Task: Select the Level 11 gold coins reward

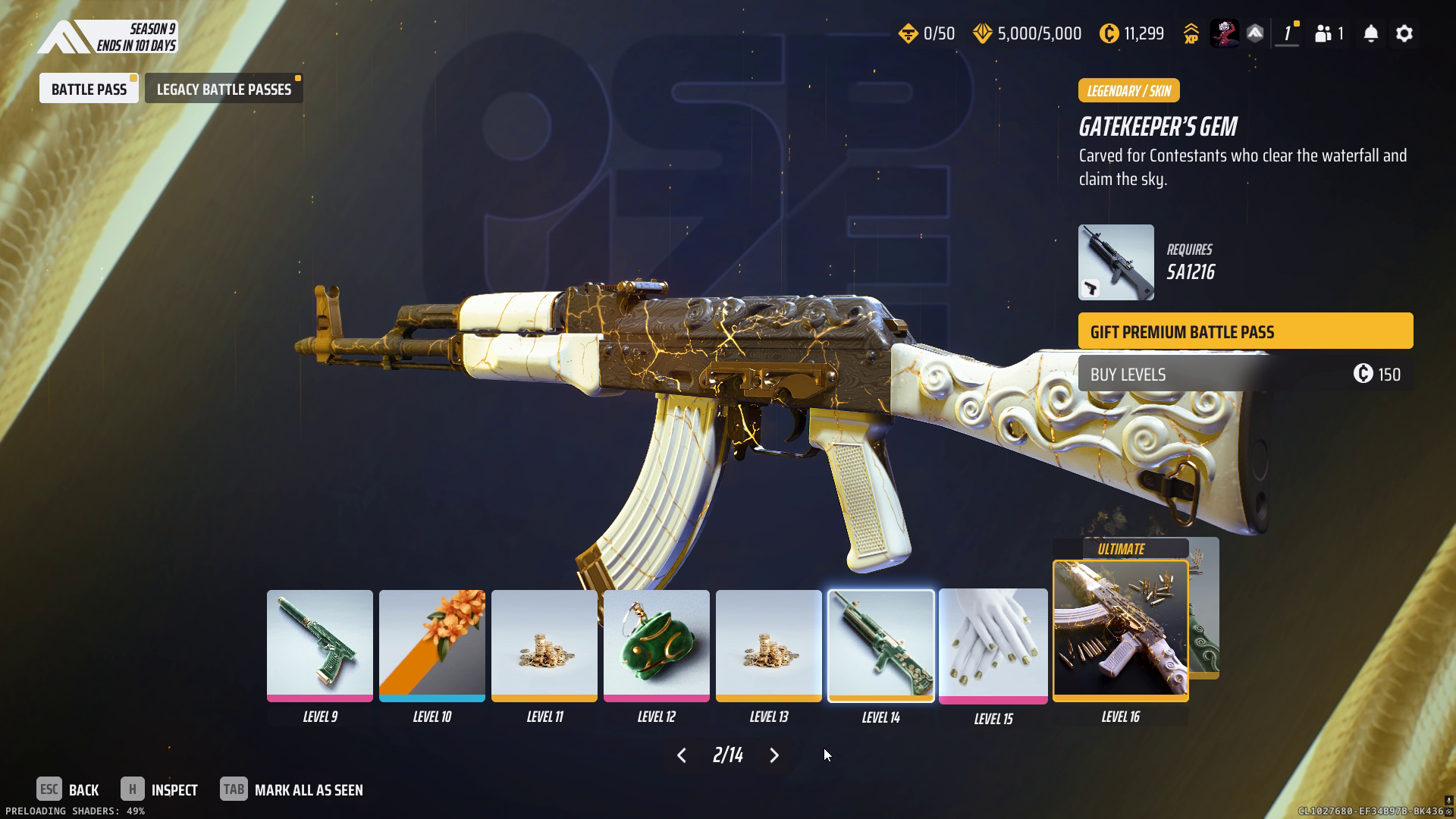Action: tap(544, 645)
